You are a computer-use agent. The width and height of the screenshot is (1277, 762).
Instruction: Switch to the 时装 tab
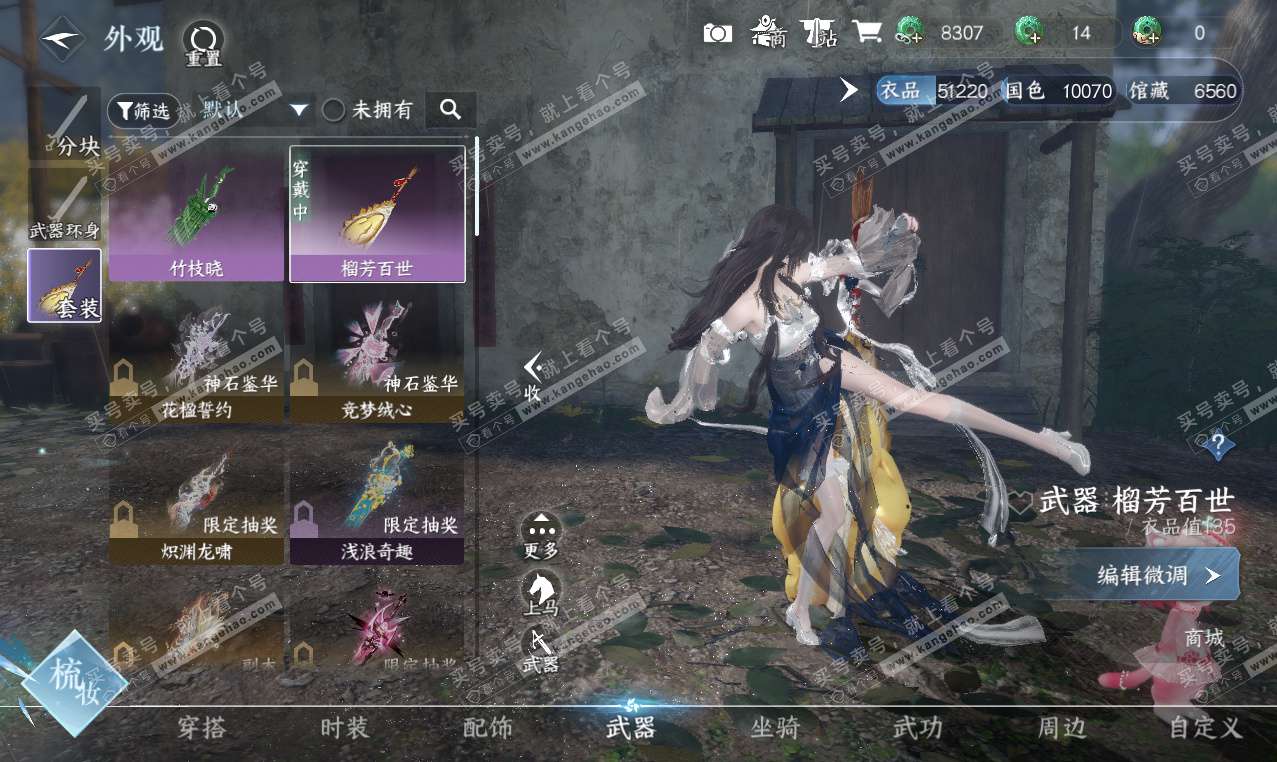click(345, 728)
